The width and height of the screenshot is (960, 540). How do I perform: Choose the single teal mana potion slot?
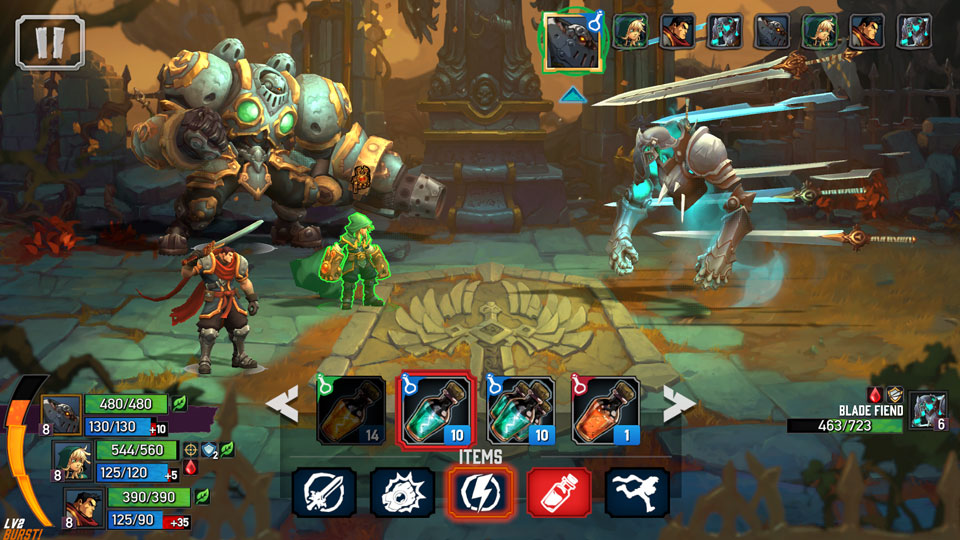(x=434, y=410)
